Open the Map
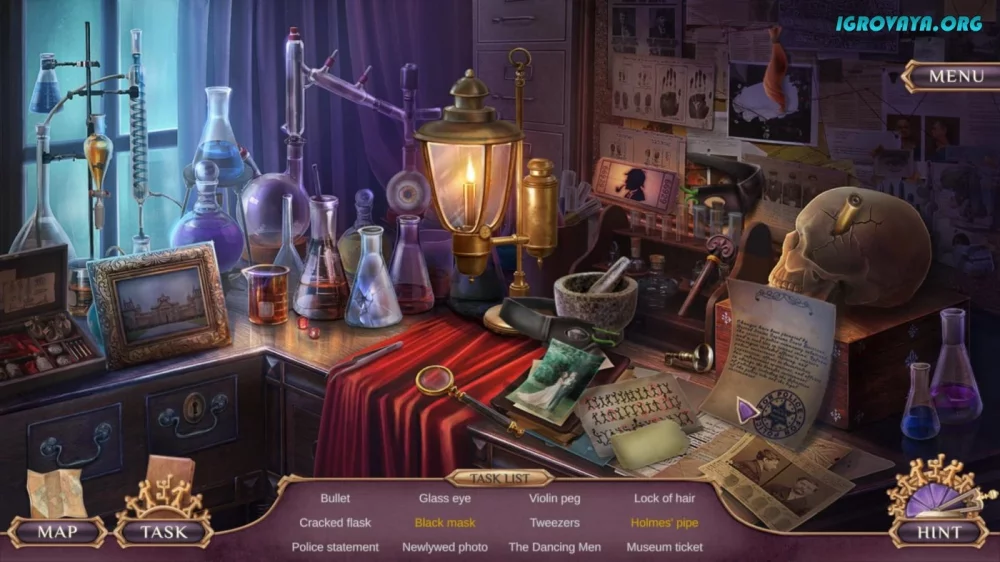The width and height of the screenshot is (1000, 562). (x=57, y=531)
